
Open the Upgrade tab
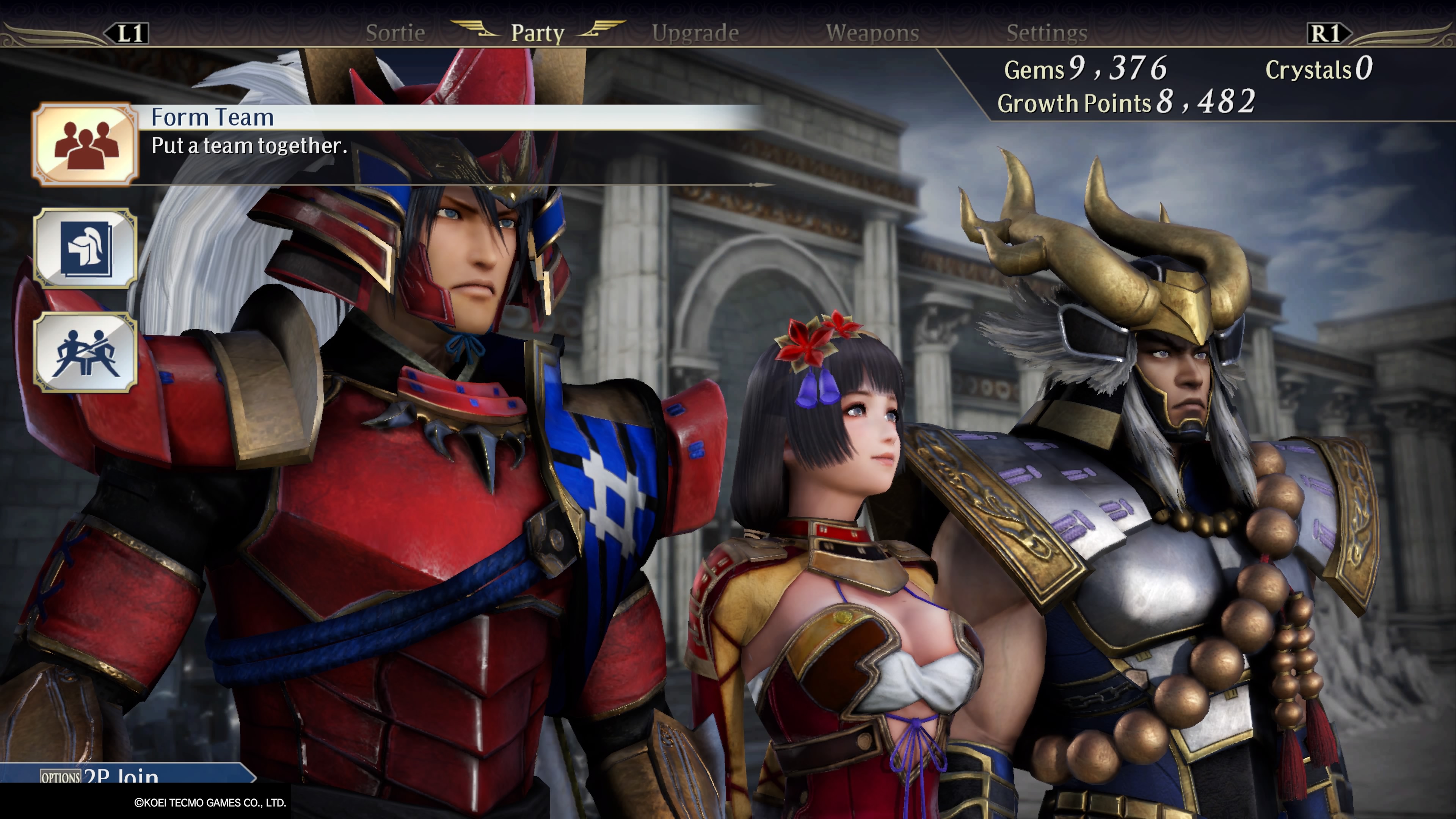pyautogui.click(x=695, y=33)
